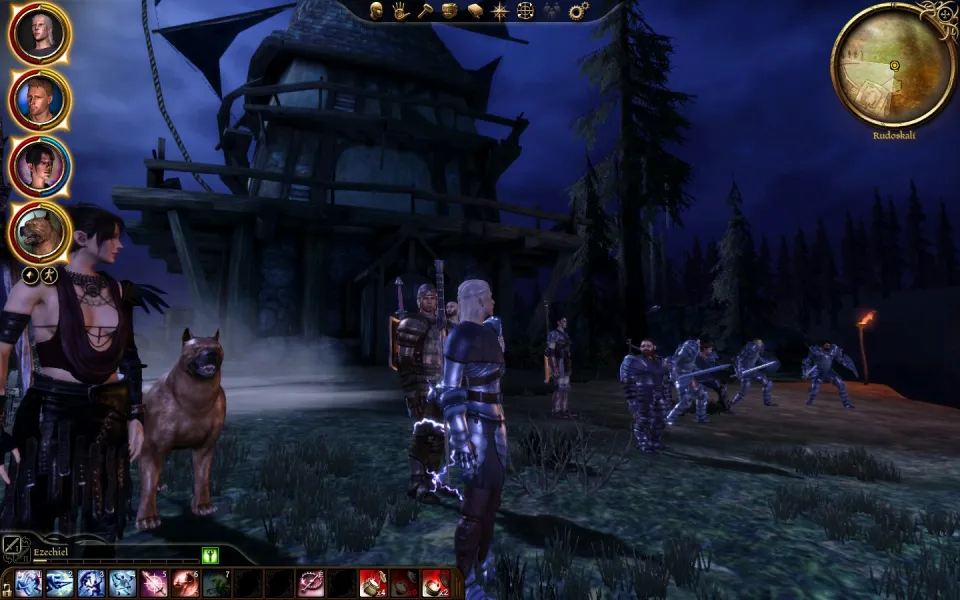Open the golden chest inventory icon
The width and height of the screenshot is (960, 600).
point(450,11)
